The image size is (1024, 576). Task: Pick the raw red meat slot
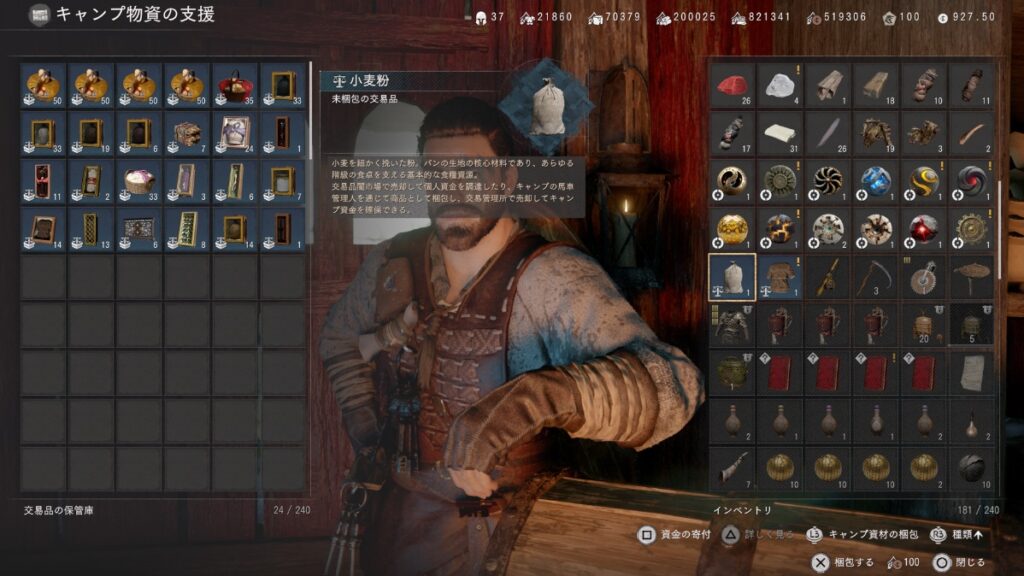732,86
